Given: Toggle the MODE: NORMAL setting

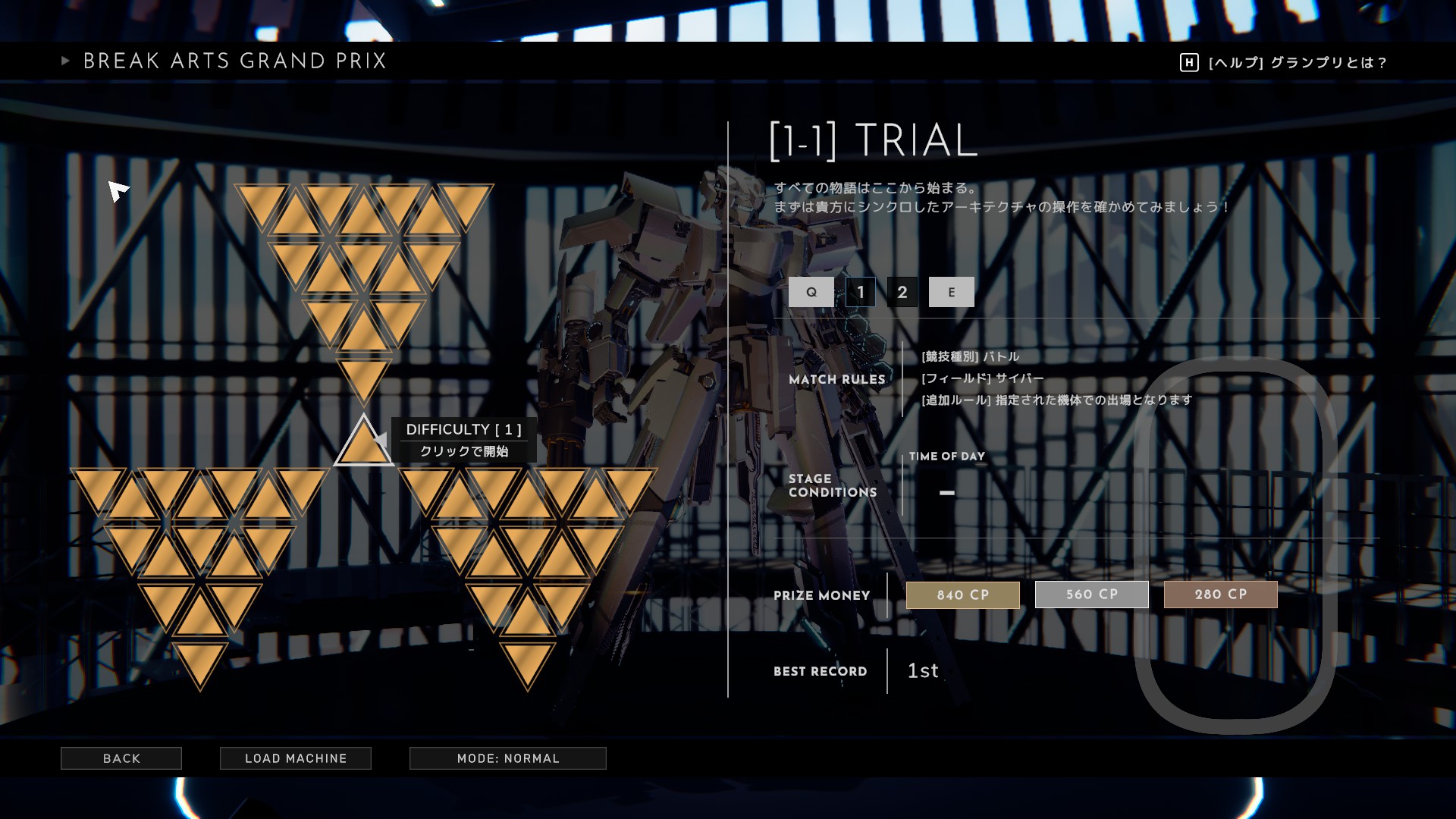Looking at the screenshot, I should coord(508,758).
